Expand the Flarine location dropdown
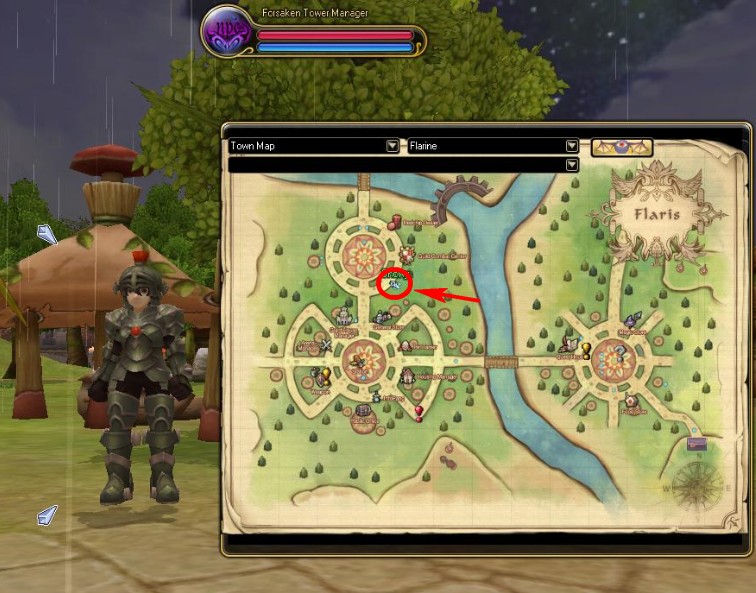Image resolution: width=756 pixels, height=593 pixels. pos(572,146)
